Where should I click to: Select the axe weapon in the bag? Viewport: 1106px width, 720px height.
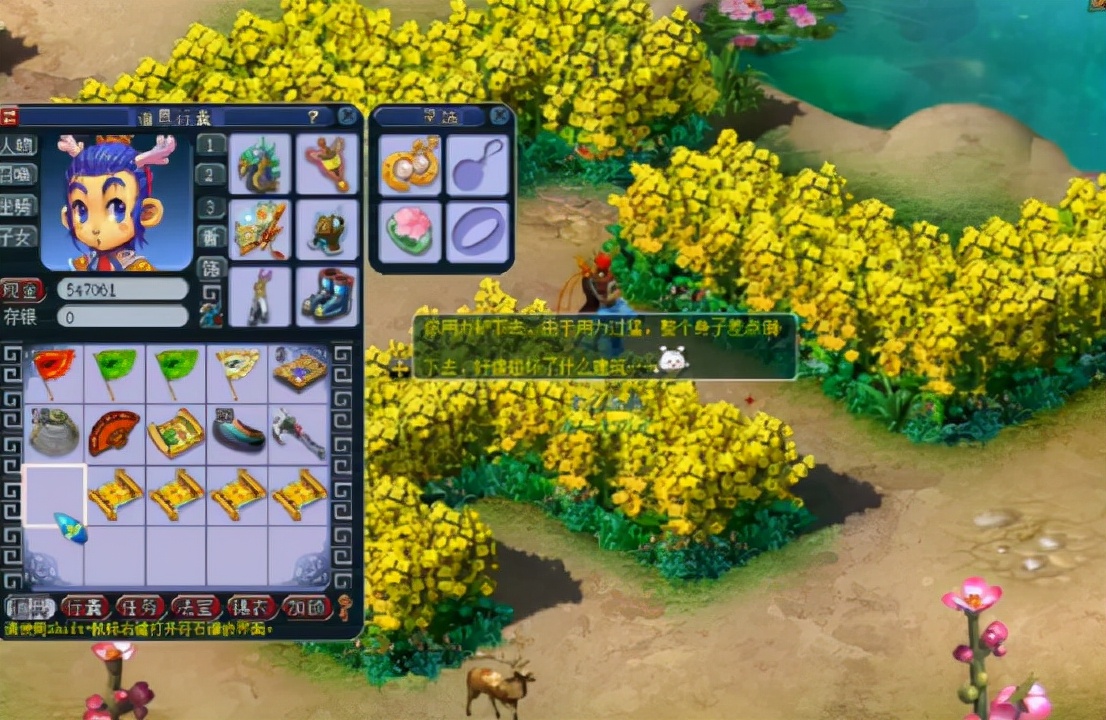point(298,431)
